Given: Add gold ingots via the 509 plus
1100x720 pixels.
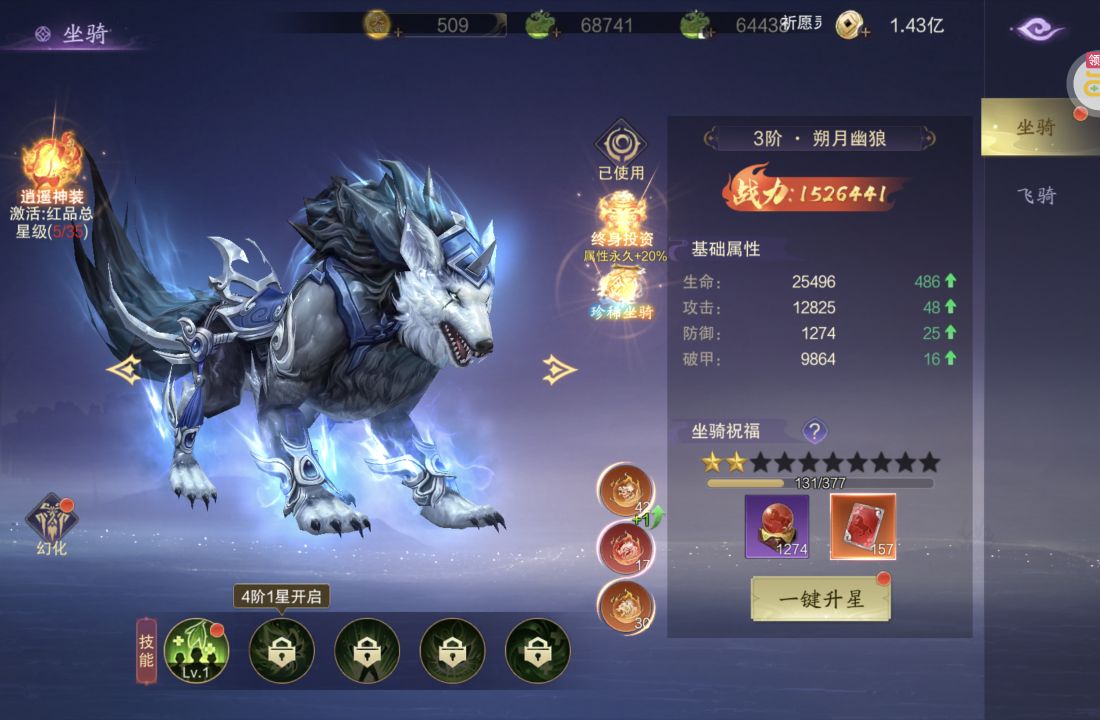Looking at the screenshot, I should pyautogui.click(x=398, y=32).
